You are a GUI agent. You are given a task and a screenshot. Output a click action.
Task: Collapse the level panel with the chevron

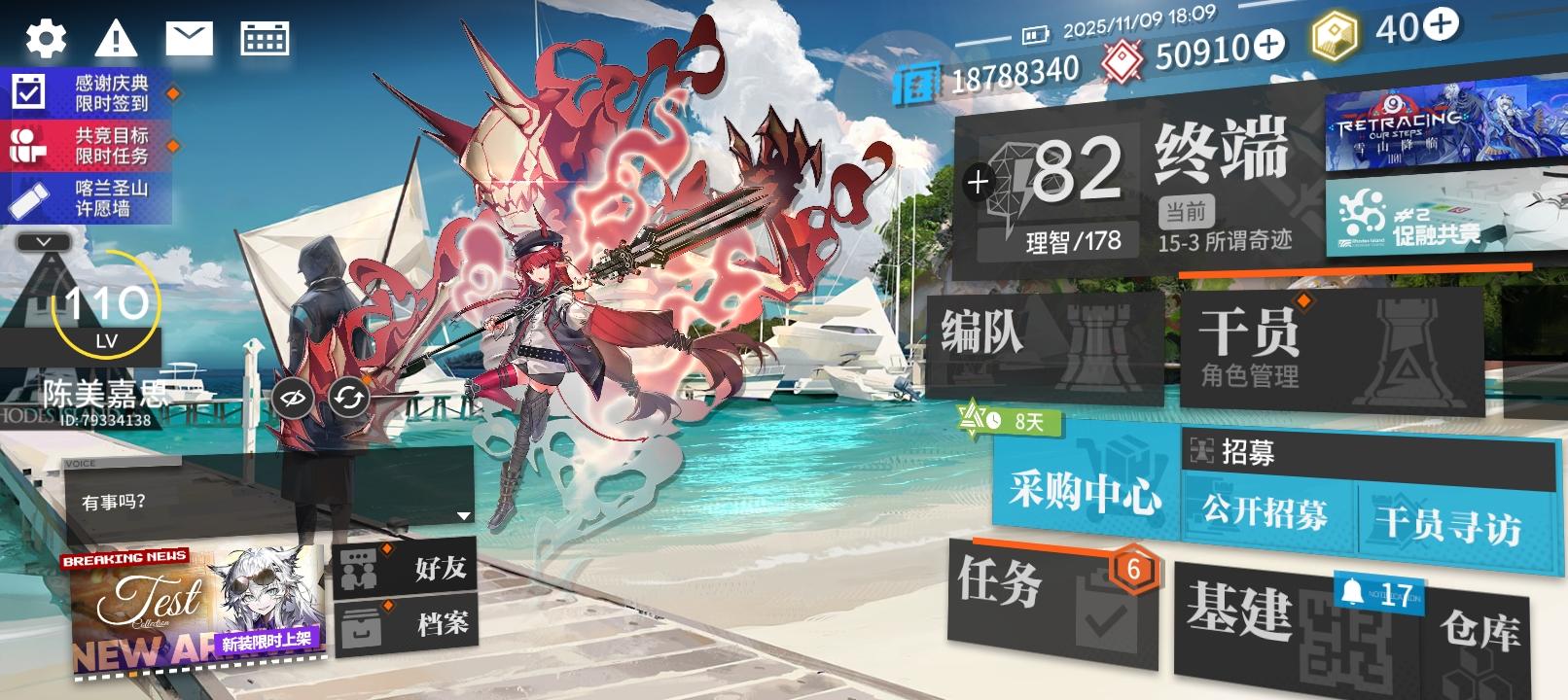tap(41, 240)
